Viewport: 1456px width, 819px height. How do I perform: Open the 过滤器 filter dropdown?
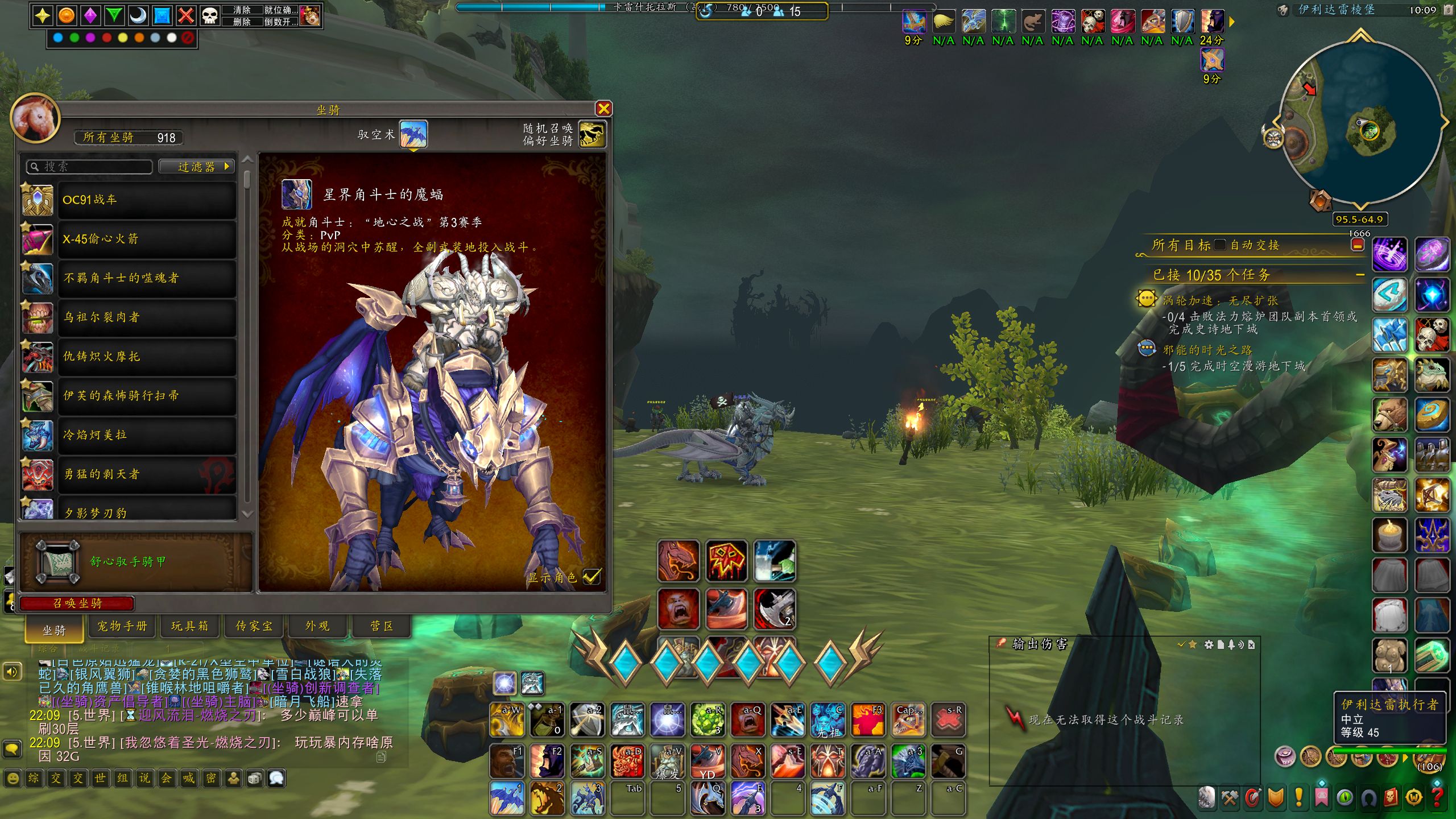click(196, 167)
